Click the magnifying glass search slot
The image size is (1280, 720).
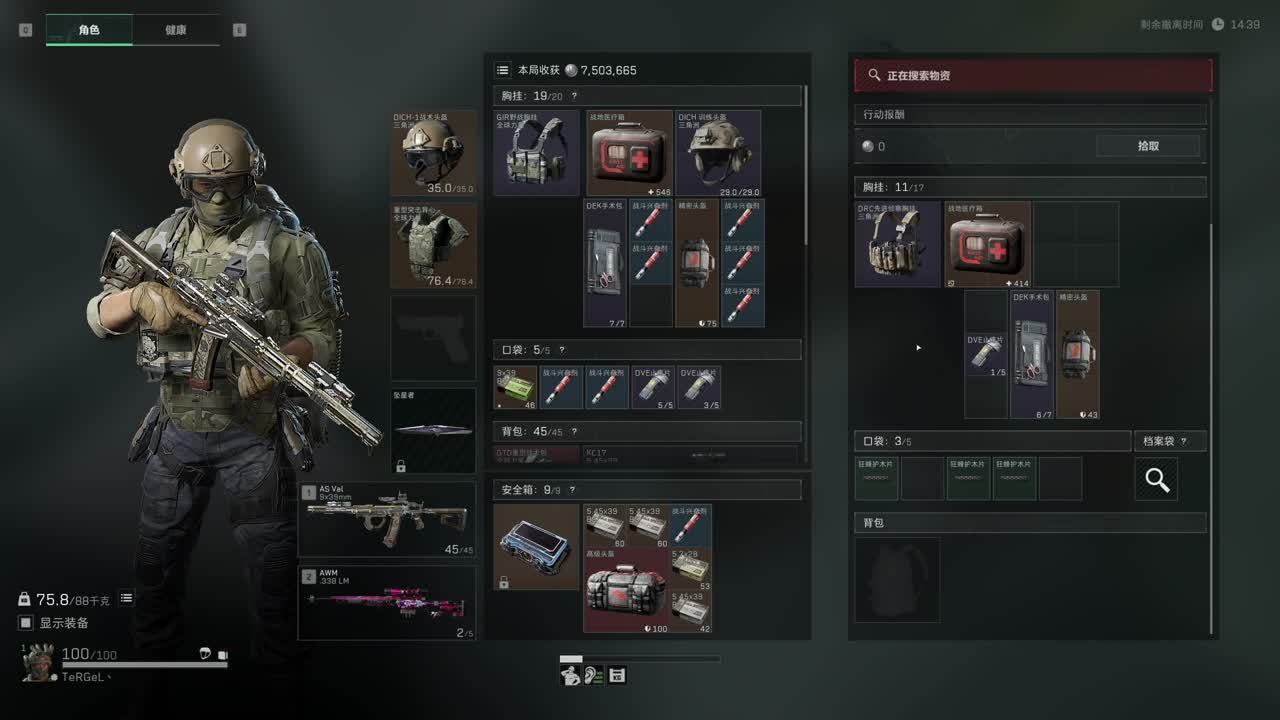click(x=1156, y=479)
